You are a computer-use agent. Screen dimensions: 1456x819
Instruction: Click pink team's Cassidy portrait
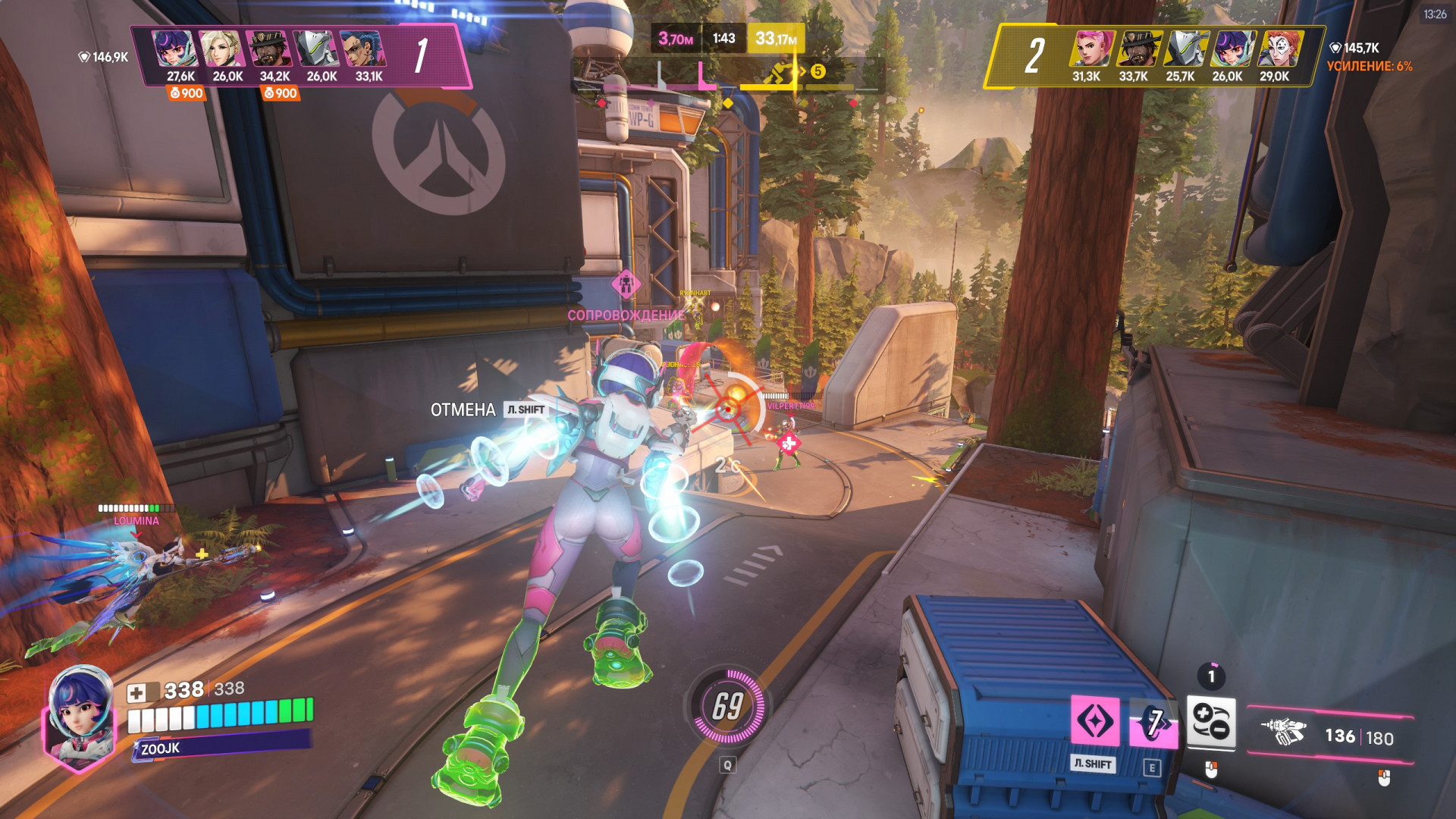269,49
